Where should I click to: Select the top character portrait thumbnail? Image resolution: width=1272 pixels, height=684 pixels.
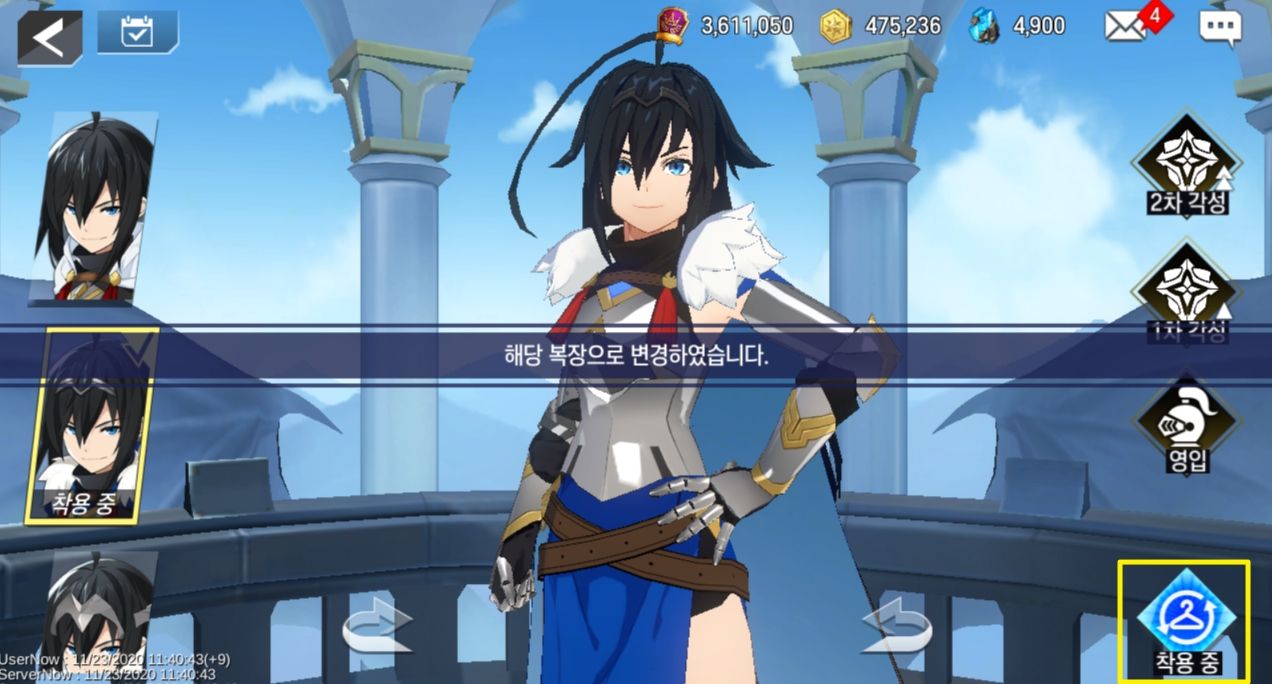pos(93,208)
